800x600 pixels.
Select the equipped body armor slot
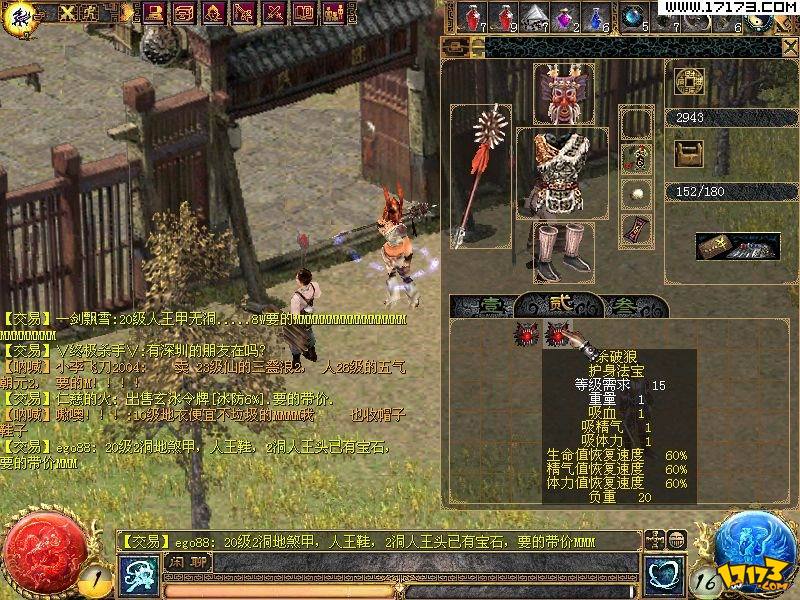pyautogui.click(x=561, y=172)
